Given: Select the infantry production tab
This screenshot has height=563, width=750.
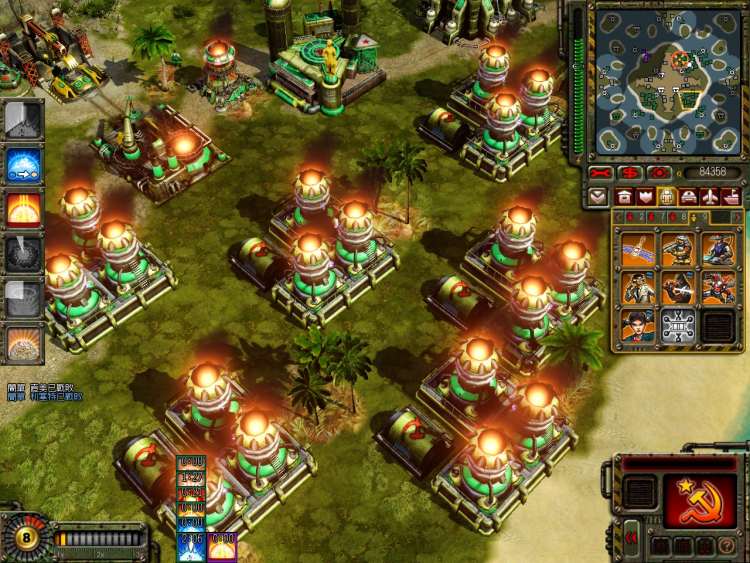Looking at the screenshot, I should coord(667,196).
